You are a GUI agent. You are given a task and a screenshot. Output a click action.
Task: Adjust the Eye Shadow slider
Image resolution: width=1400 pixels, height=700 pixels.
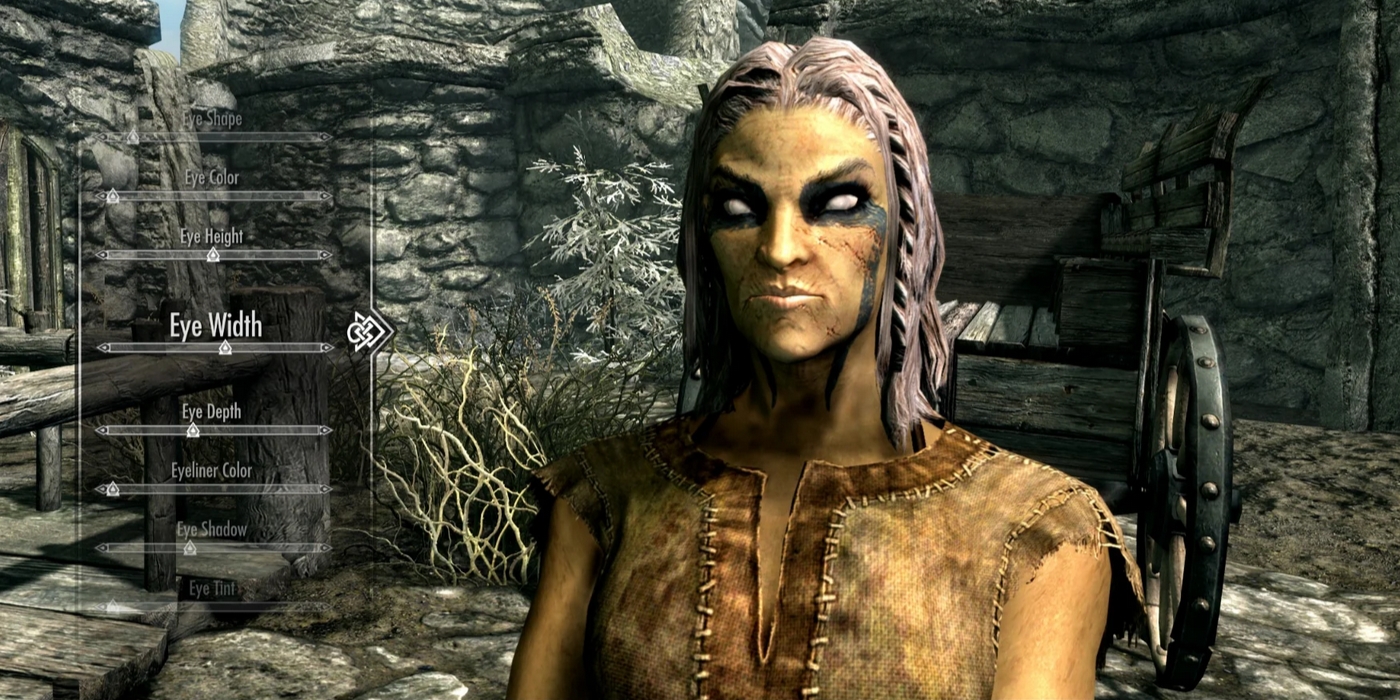pyautogui.click(x=214, y=548)
